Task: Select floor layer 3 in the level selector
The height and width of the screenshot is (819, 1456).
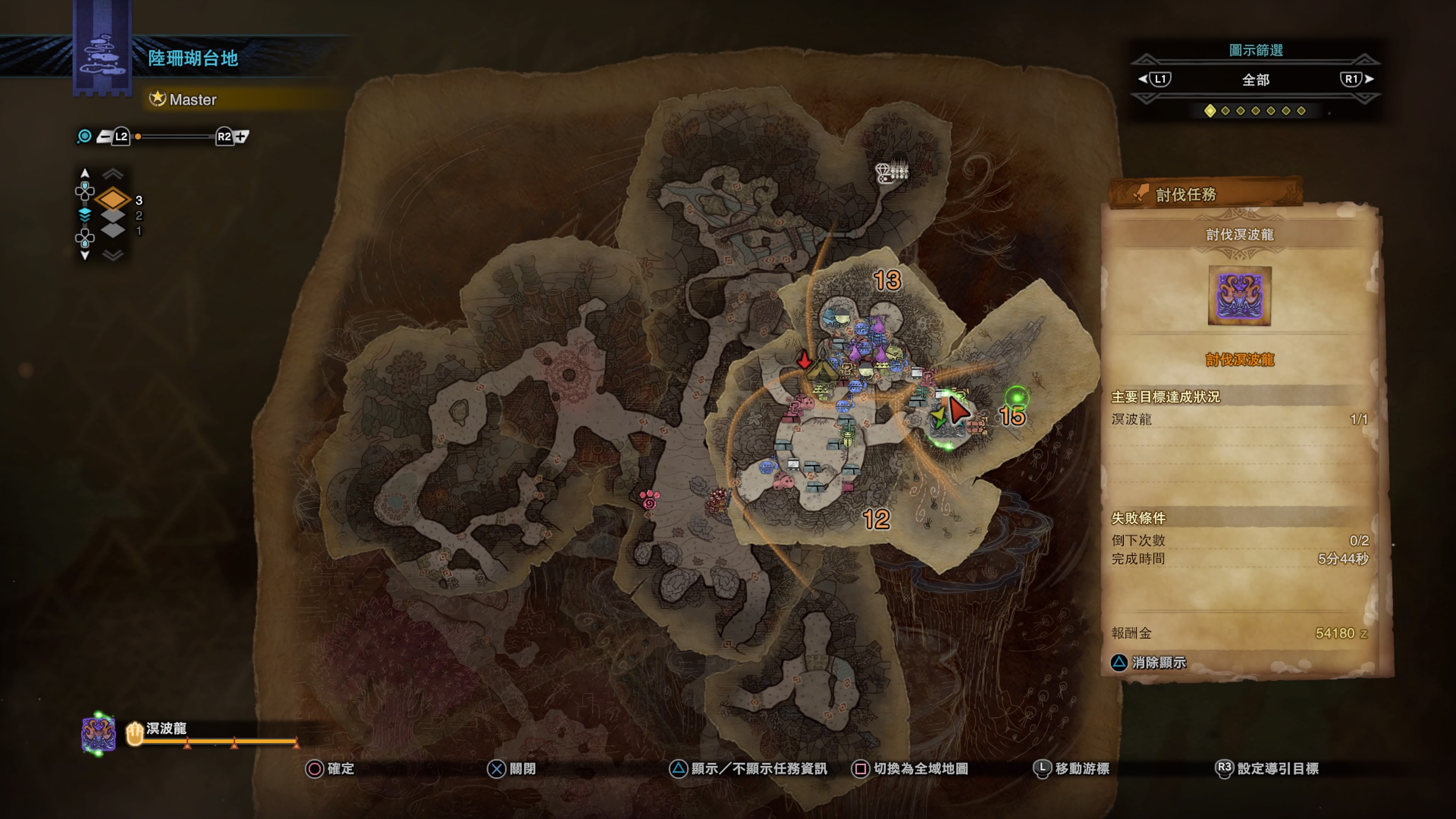Action: pyautogui.click(x=113, y=199)
